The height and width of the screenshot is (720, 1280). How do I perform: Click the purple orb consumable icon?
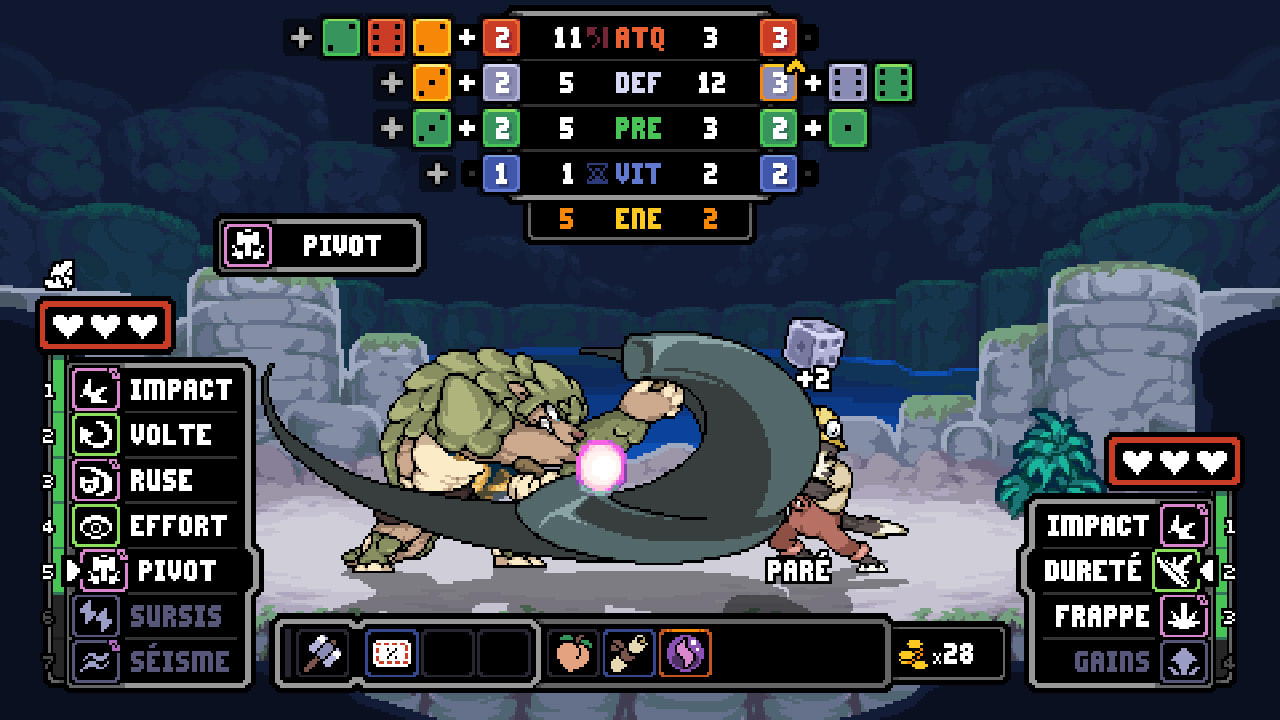(687, 651)
